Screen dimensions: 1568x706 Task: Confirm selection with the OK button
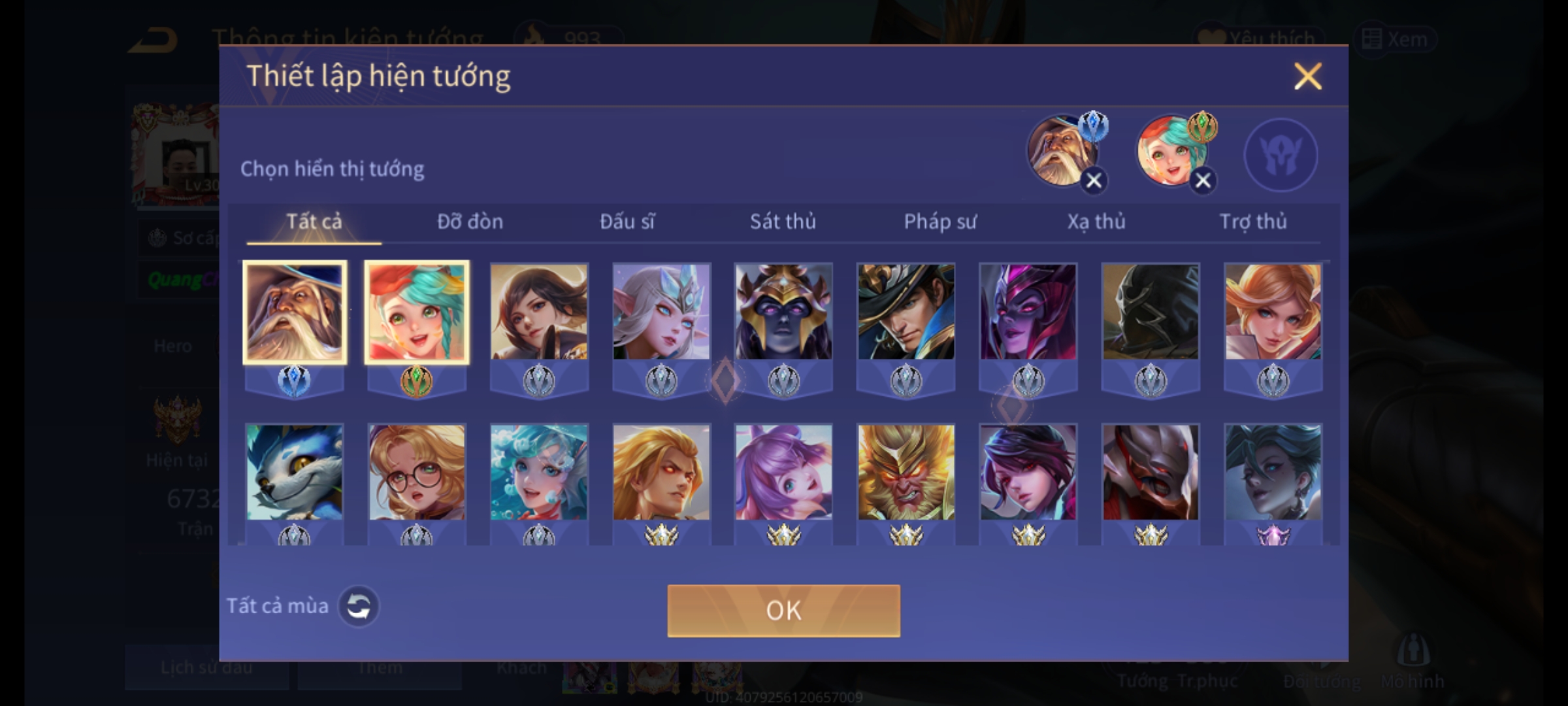coord(783,611)
